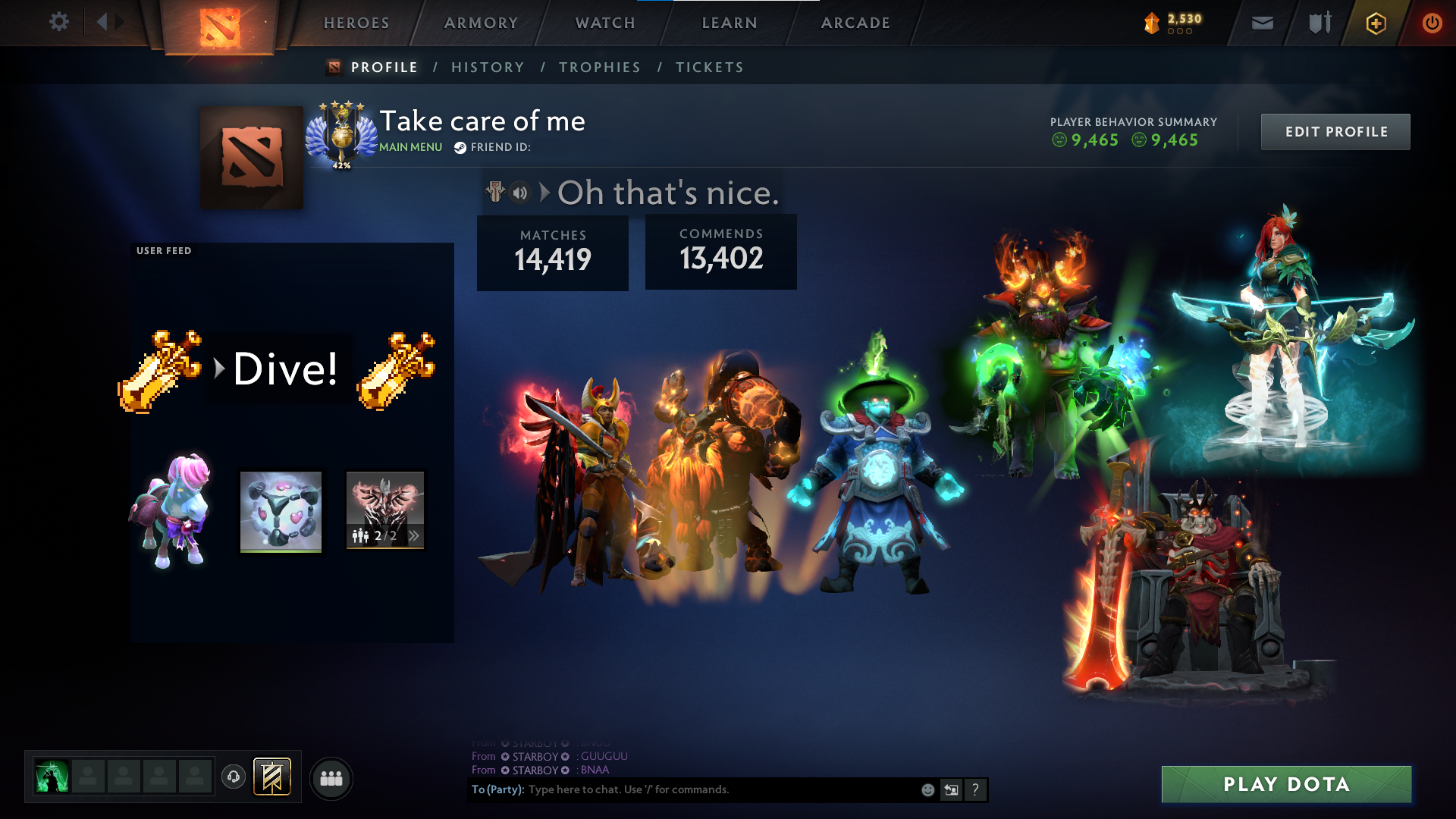The width and height of the screenshot is (1456, 819).
Task: Open chat wheel options beside the chat box
Action: [951, 789]
